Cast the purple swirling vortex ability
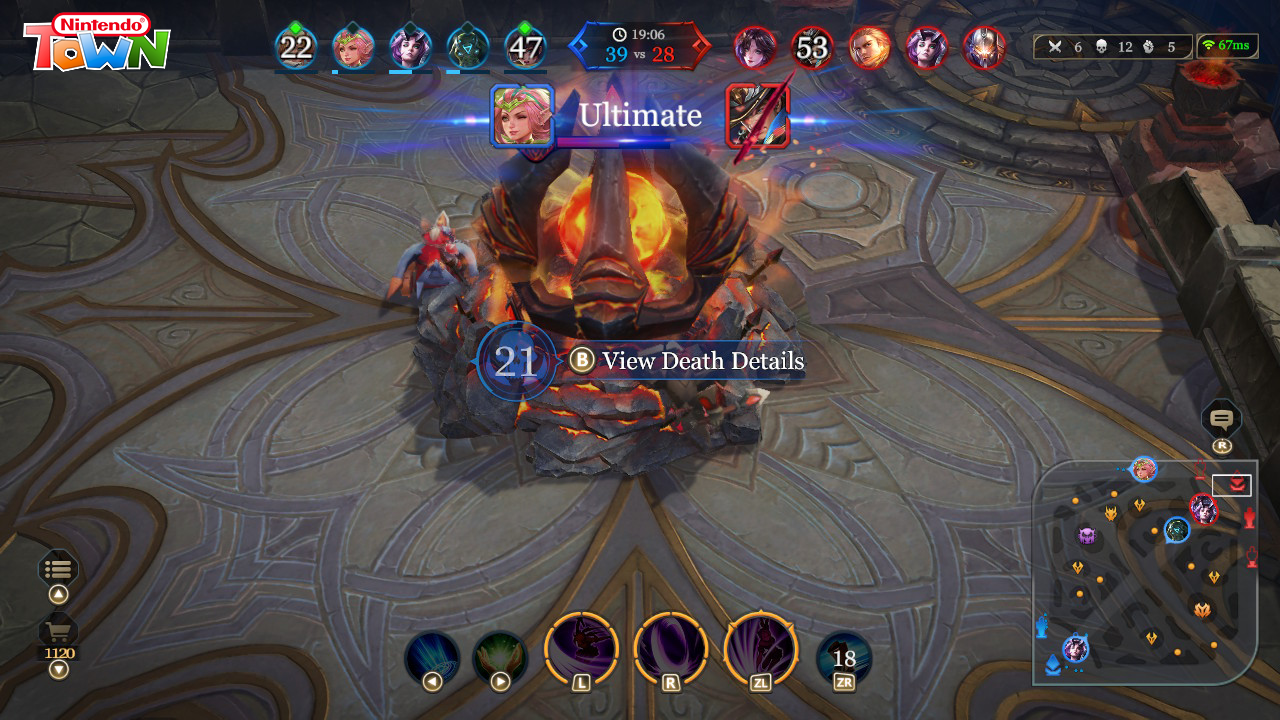 tap(671, 648)
